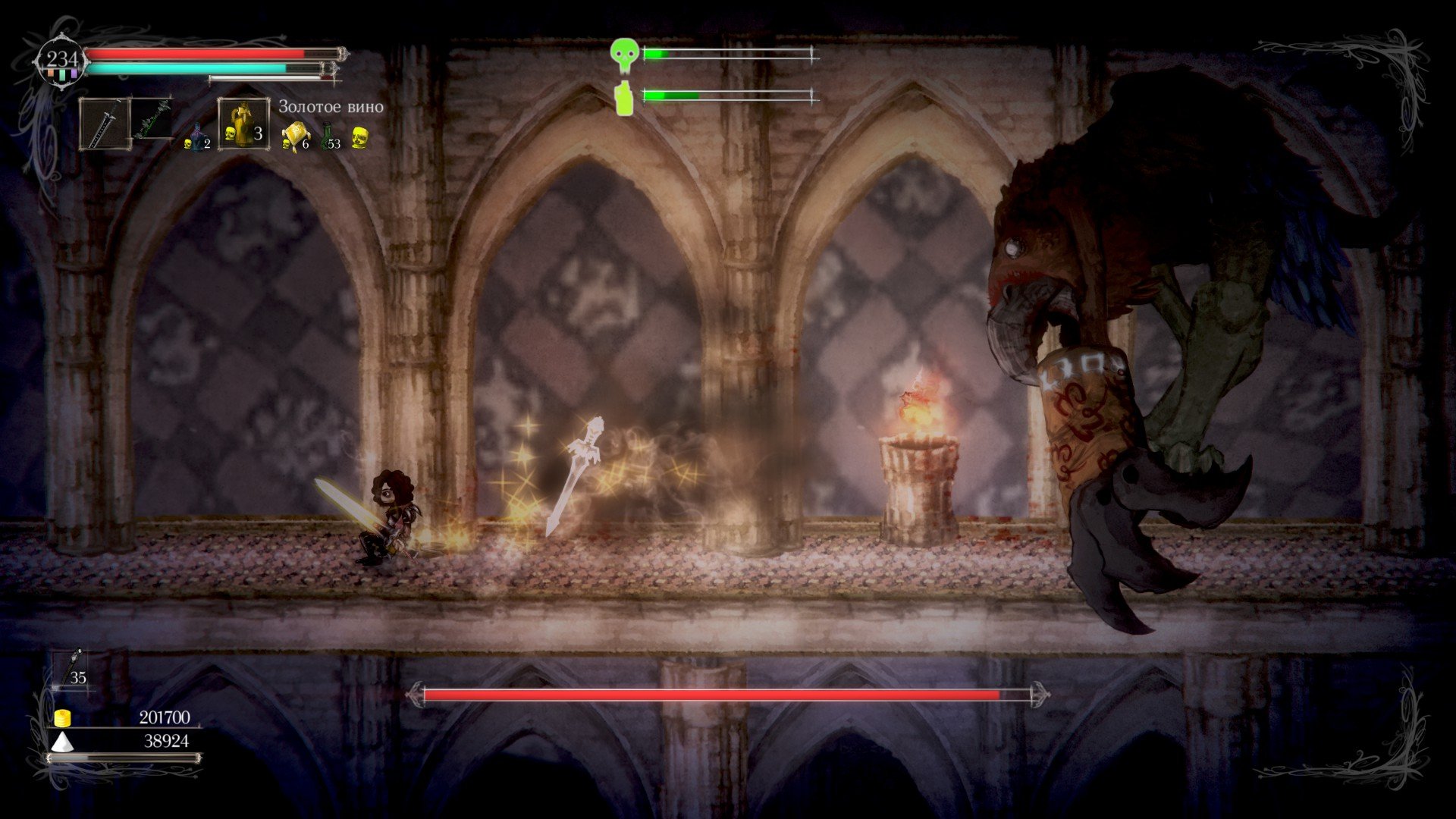Screen dimensions: 1456x819
Task: Use the selected Золотое вино jug slot
Action: [x=243, y=124]
